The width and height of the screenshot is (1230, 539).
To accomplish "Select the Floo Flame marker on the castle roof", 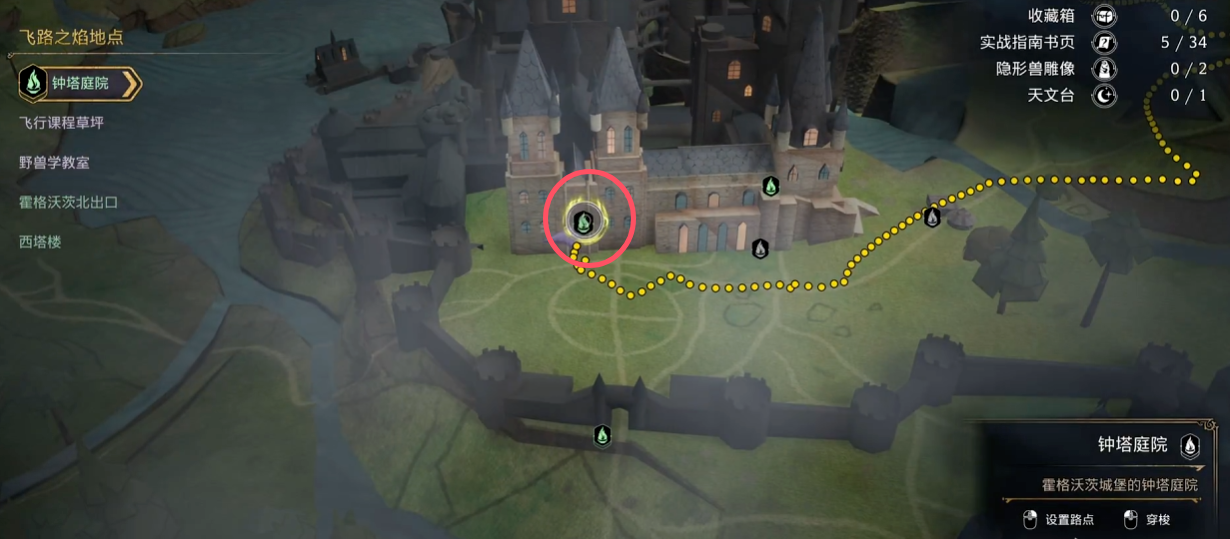I will click(770, 186).
